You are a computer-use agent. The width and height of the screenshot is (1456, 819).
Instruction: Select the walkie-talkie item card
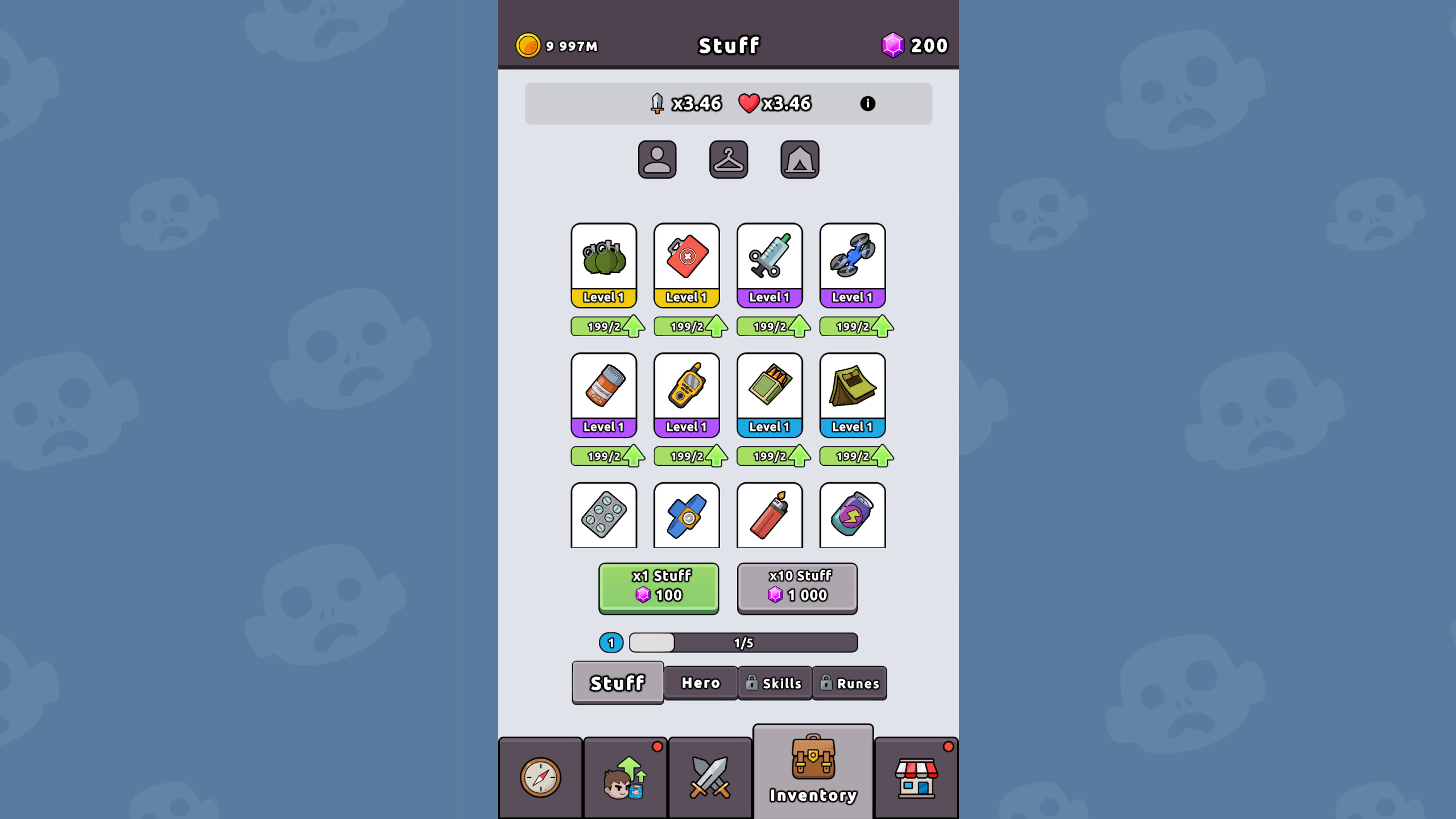pos(686,392)
